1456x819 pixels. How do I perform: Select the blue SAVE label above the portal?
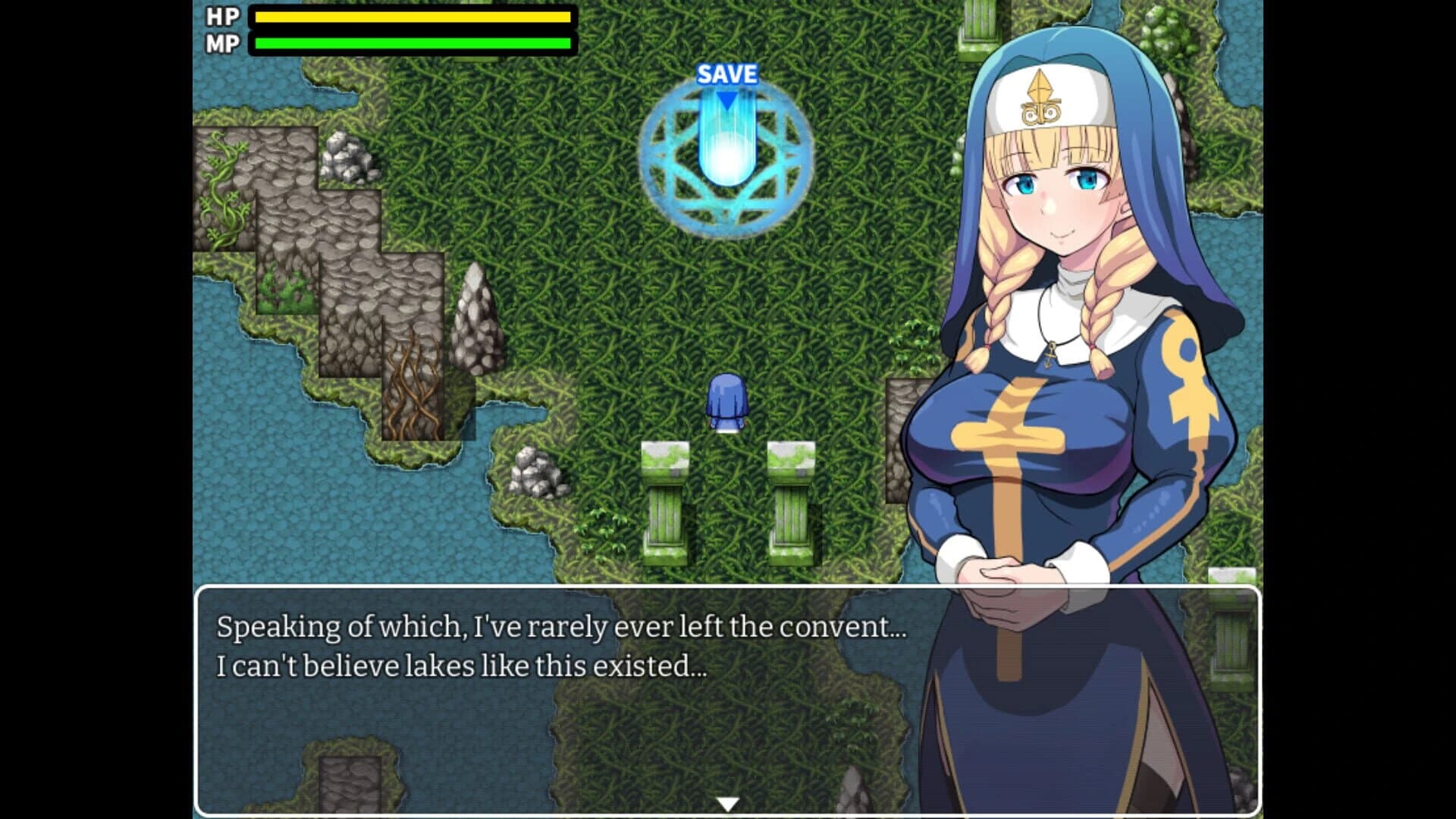coord(728,74)
